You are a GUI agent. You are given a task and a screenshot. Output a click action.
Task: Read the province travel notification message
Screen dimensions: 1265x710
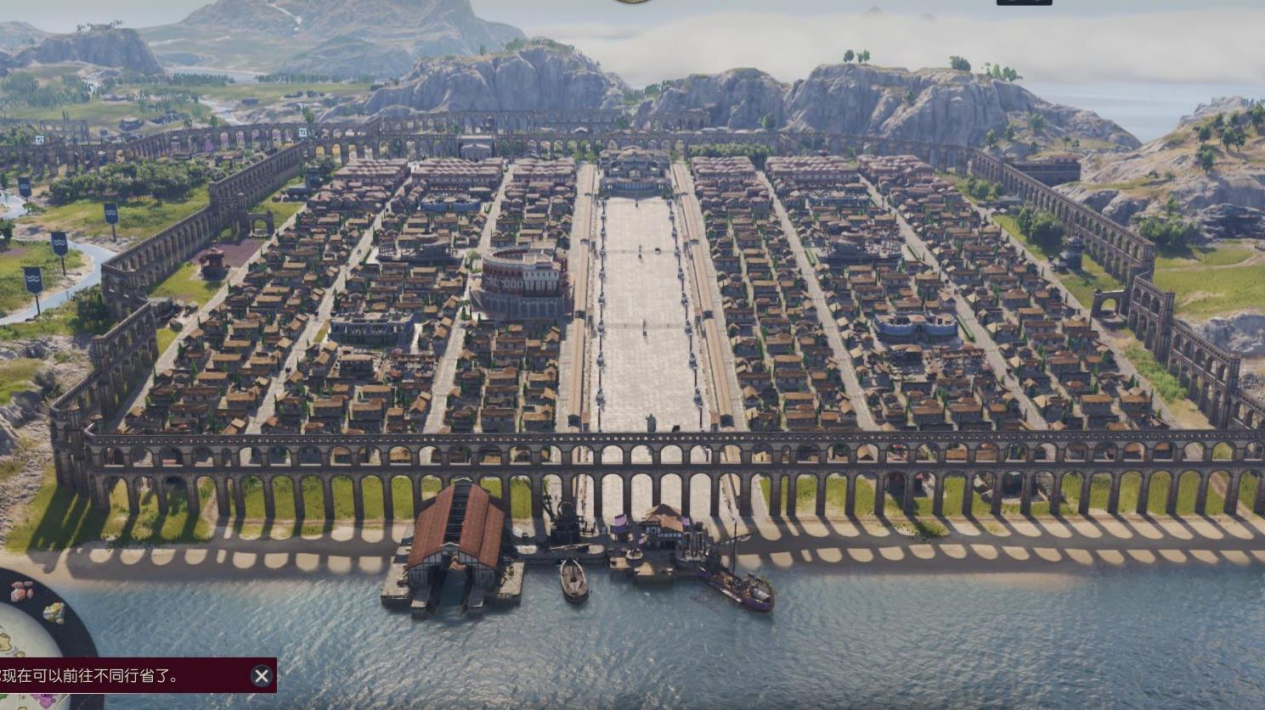pyautogui.click(x=95, y=676)
